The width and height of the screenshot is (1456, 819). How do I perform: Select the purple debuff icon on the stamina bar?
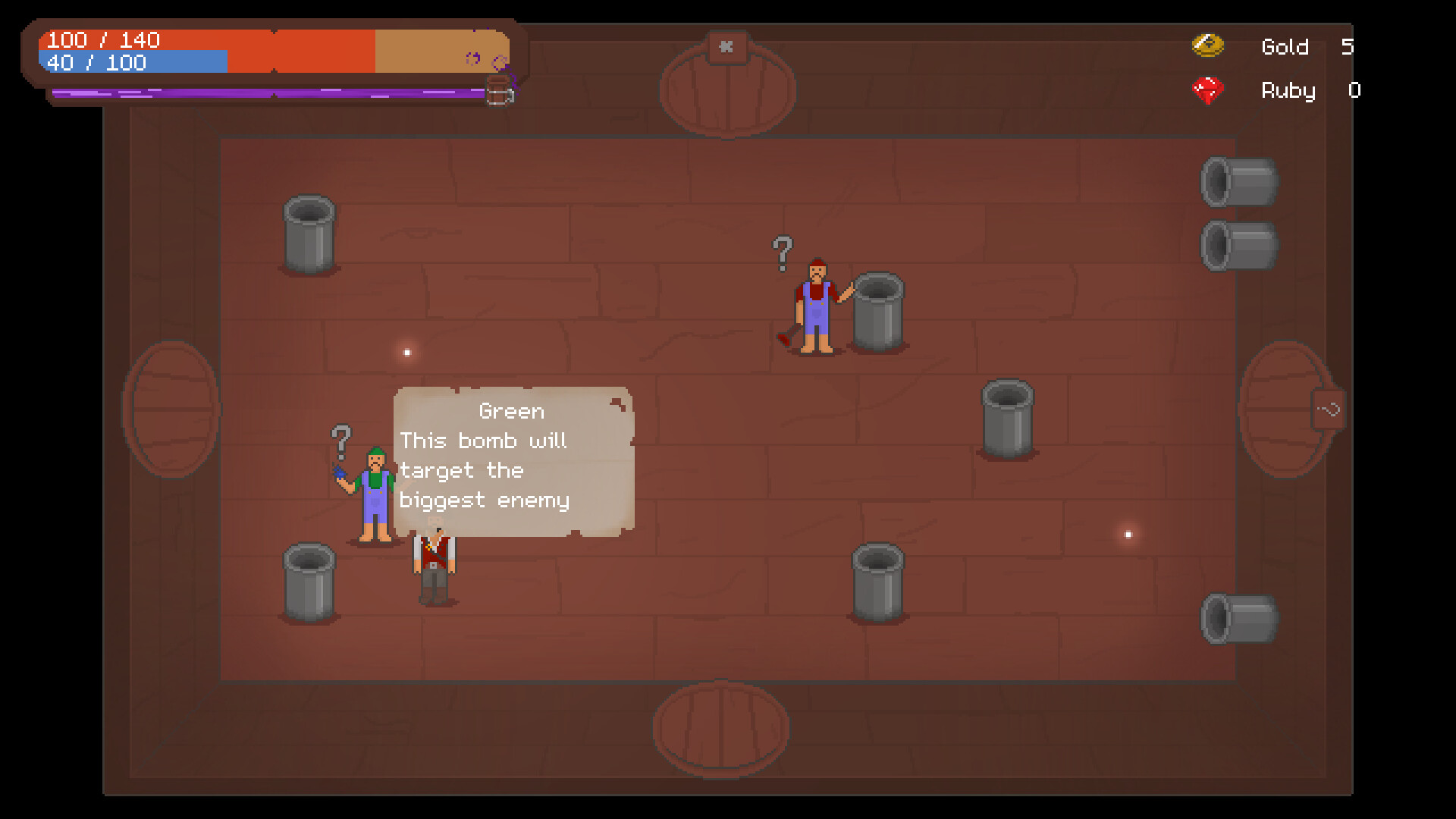(473, 58)
